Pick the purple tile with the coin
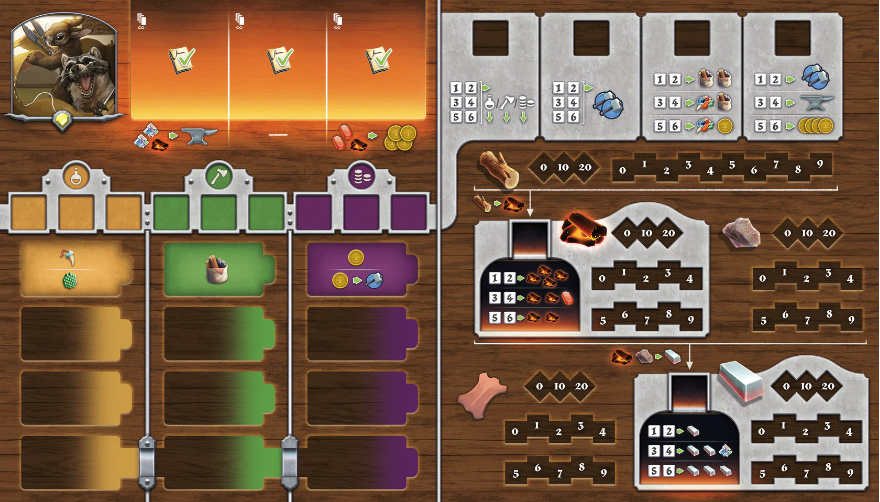The image size is (880, 502). [358, 270]
